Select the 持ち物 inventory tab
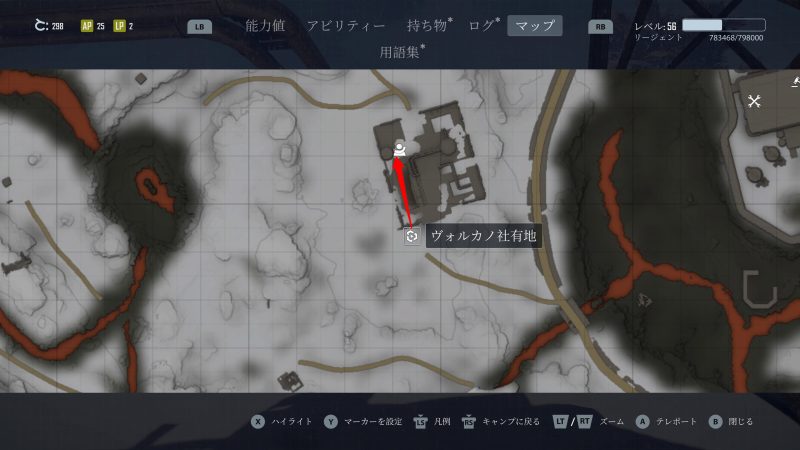Viewport: 800px width, 450px height. pyautogui.click(x=429, y=26)
